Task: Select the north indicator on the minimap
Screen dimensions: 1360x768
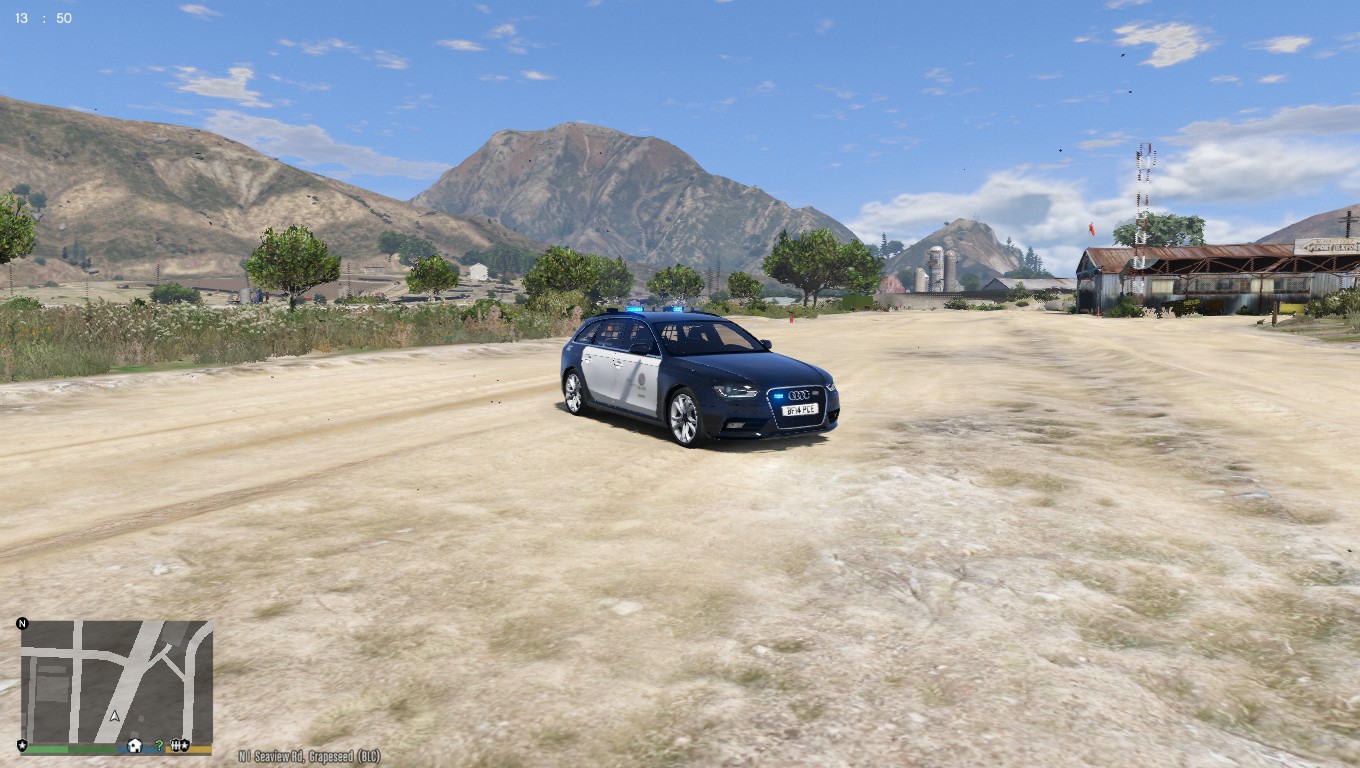Action: click(22, 624)
